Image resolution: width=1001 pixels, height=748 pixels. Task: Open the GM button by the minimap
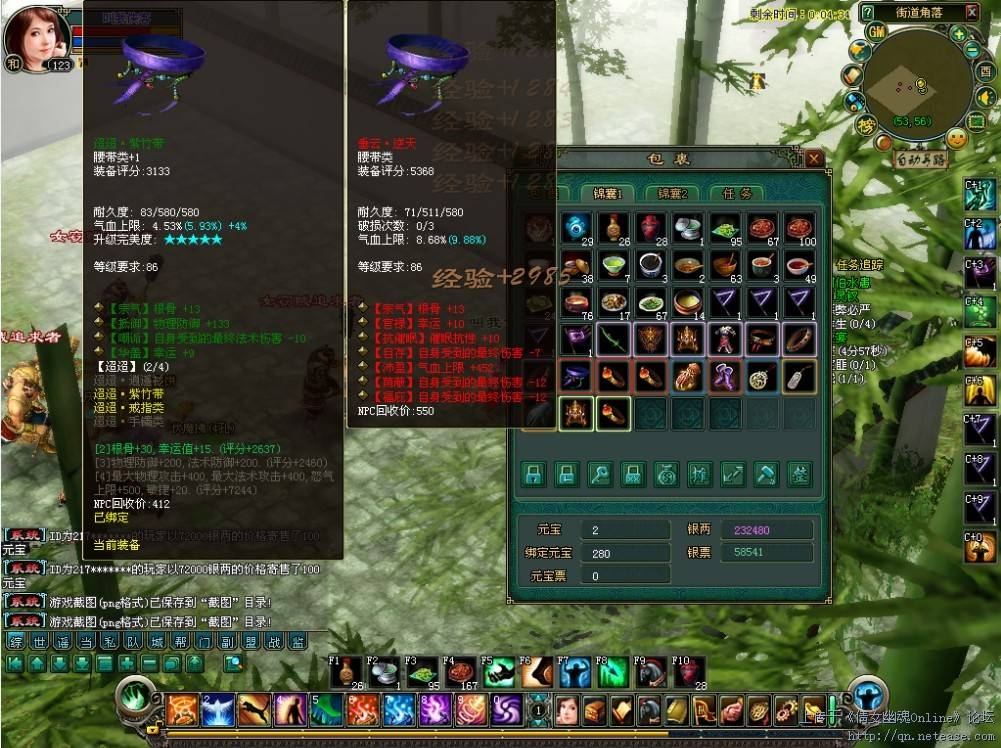[877, 31]
